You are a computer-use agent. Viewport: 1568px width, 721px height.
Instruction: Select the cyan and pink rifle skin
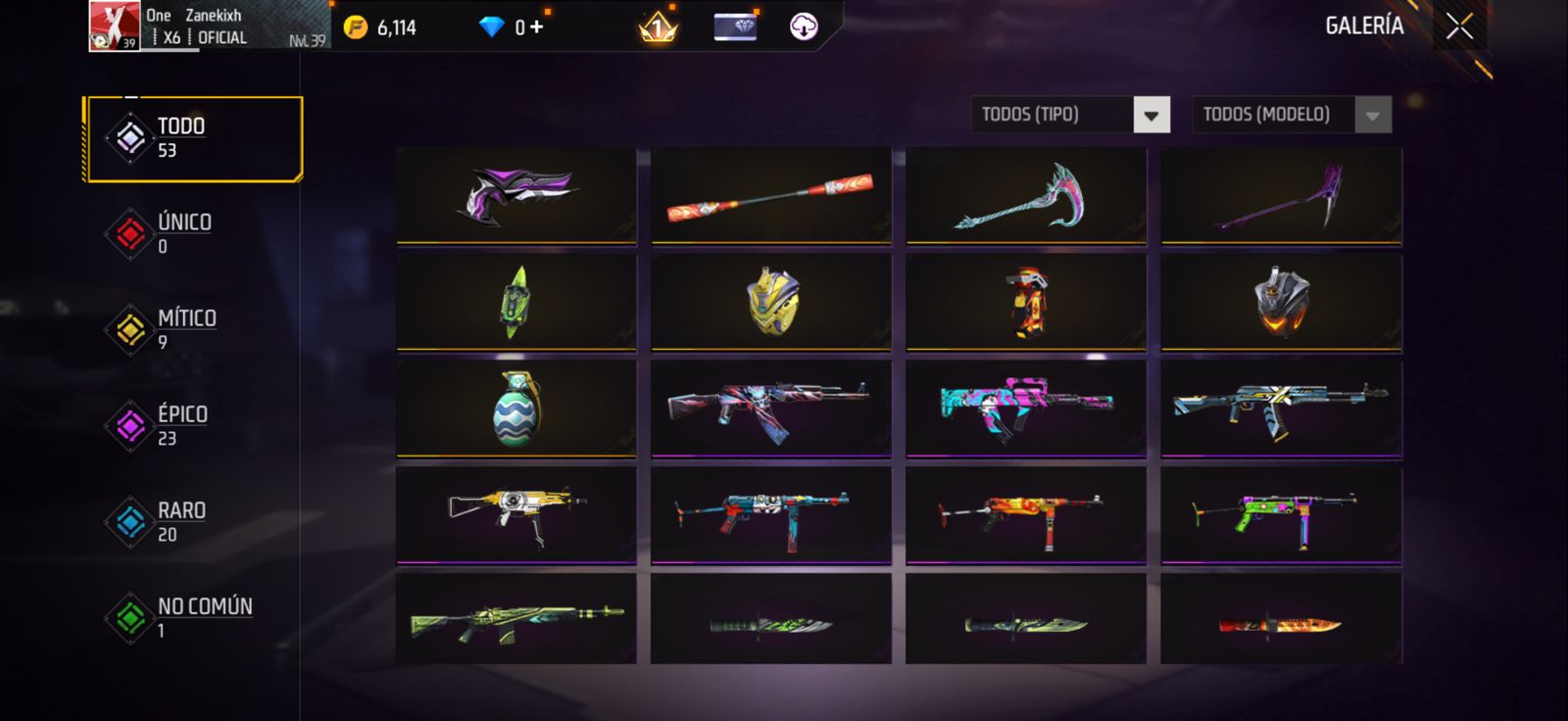1025,409
